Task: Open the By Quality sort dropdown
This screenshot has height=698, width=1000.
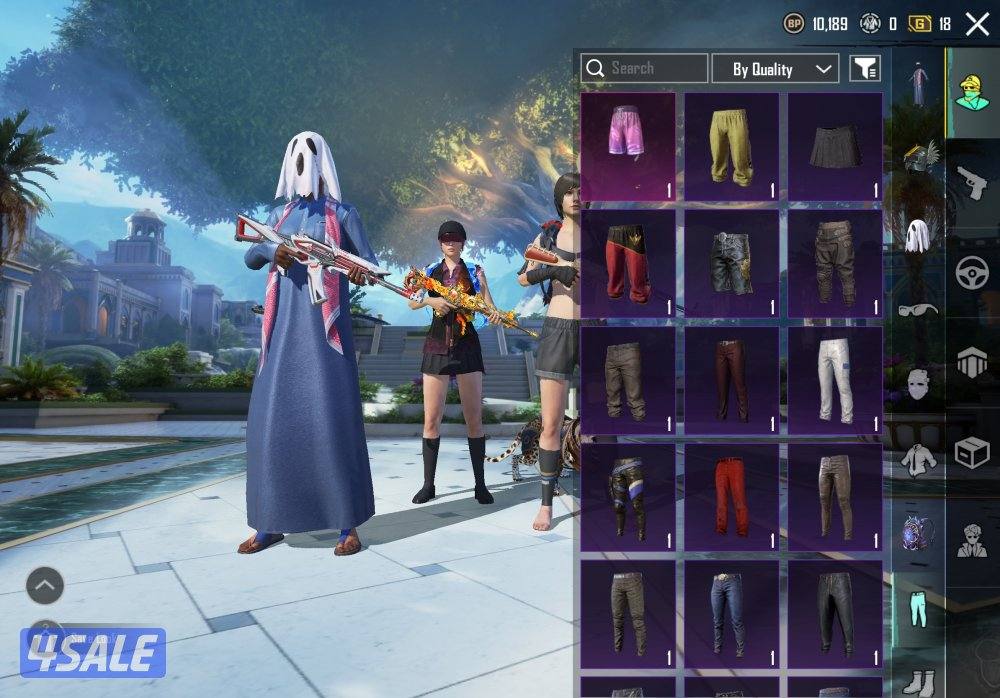Action: (775, 69)
